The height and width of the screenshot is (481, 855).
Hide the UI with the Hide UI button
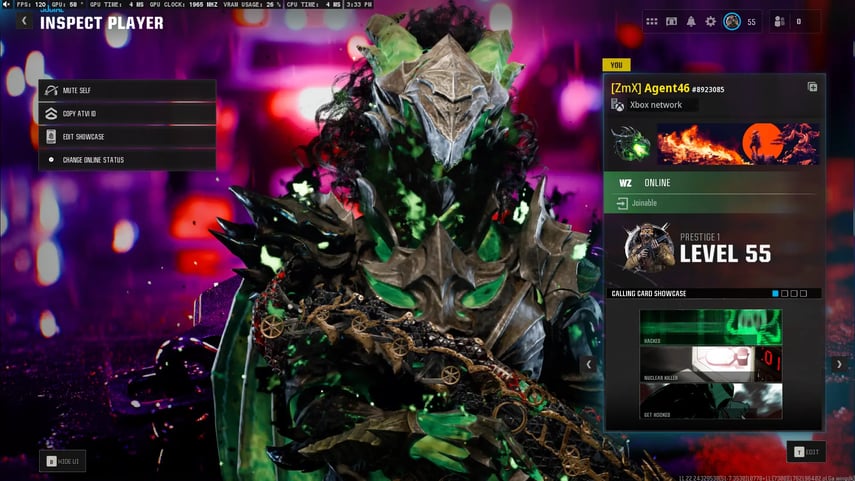pyautogui.click(x=62, y=461)
